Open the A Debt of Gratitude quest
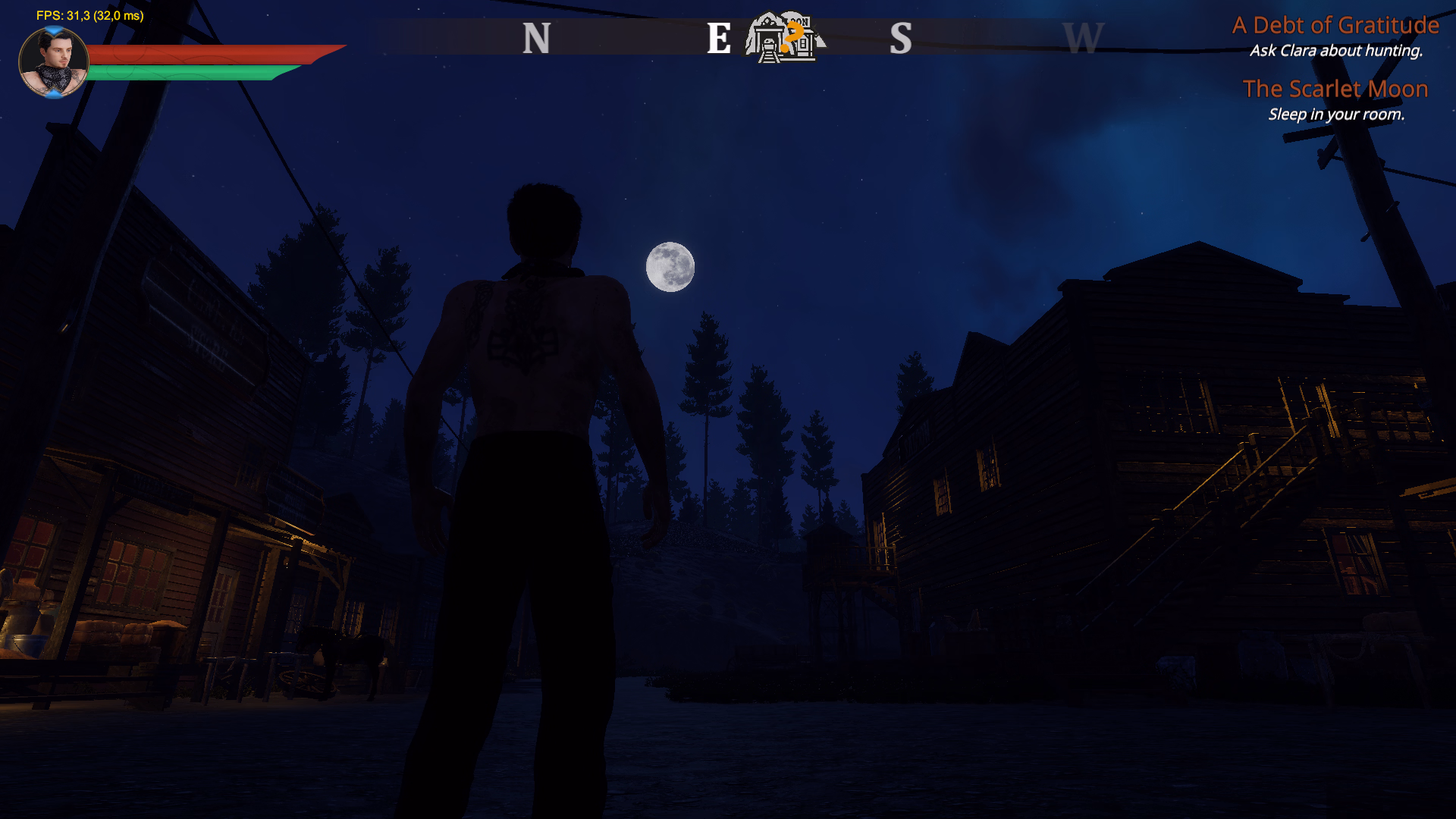This screenshot has width=1456, height=819. click(x=1335, y=26)
